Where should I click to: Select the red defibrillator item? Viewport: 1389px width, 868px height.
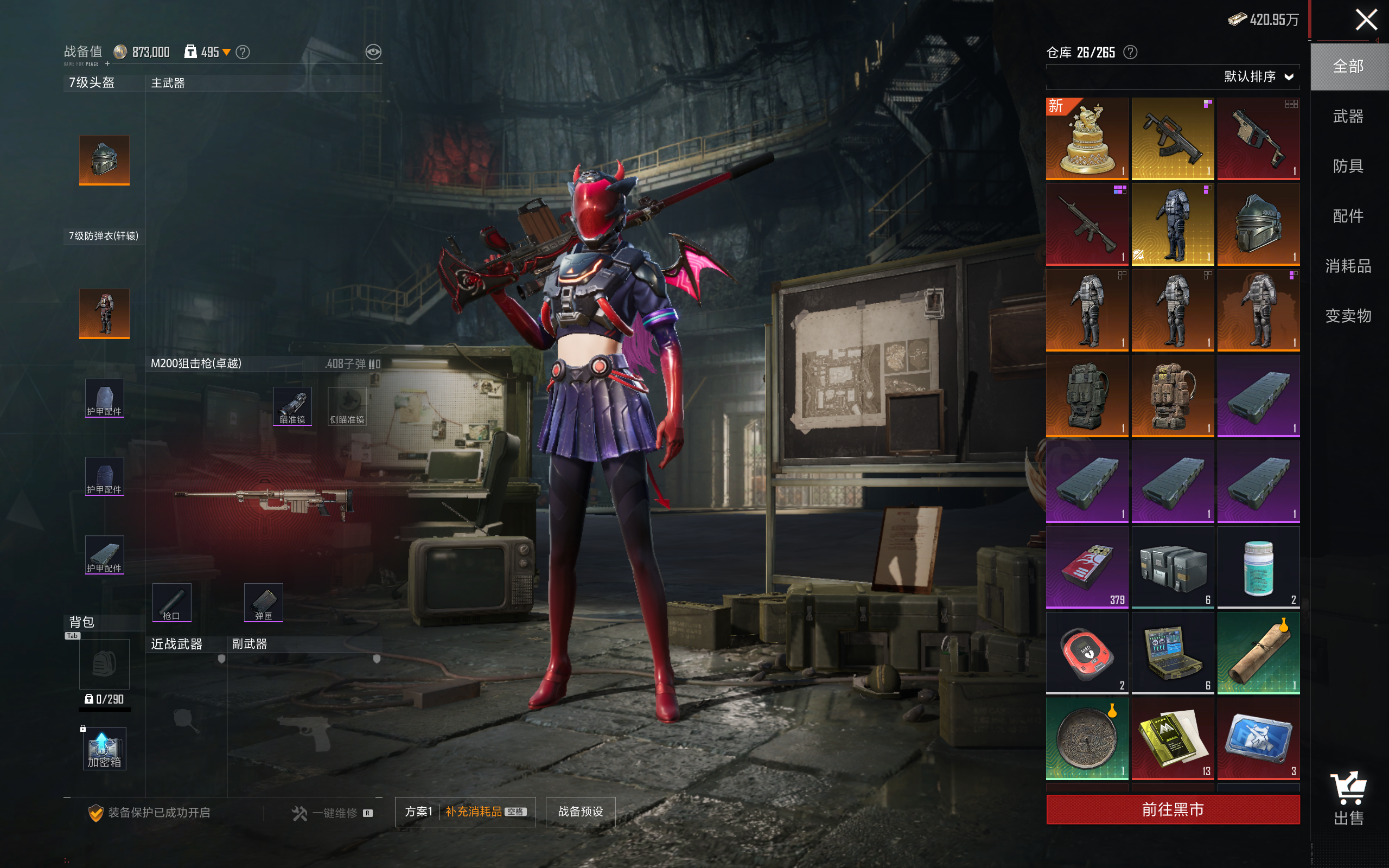pos(1087,653)
